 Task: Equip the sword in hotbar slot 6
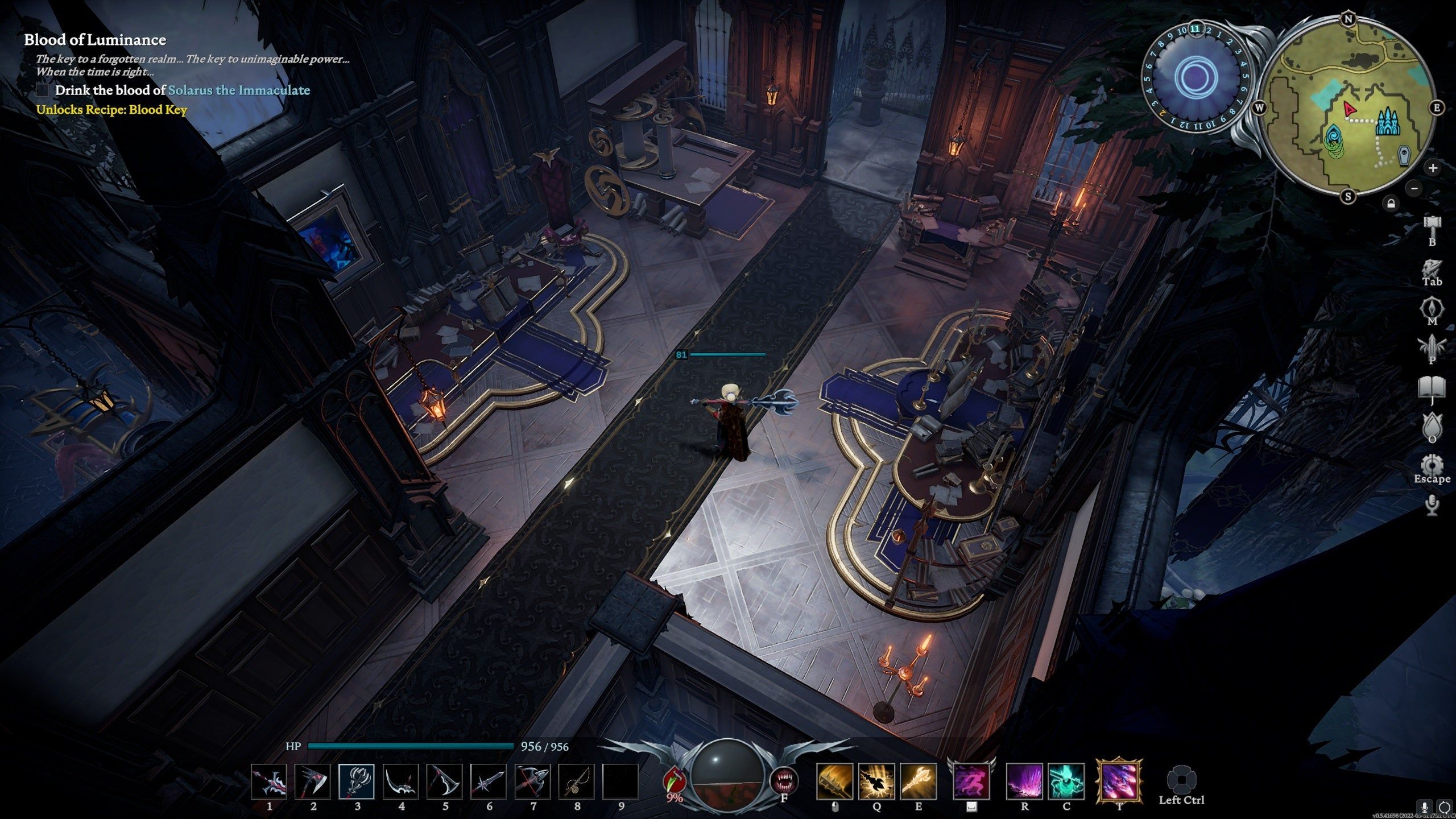(x=489, y=781)
